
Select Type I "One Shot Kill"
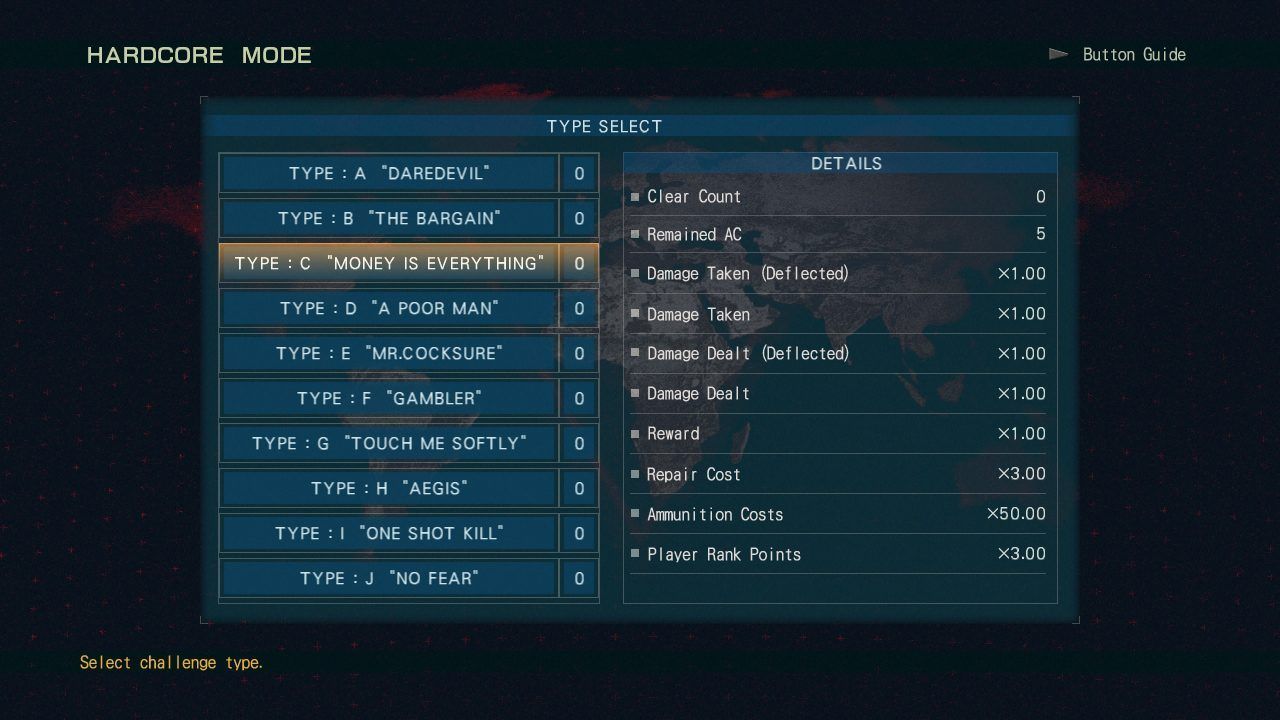click(x=389, y=533)
